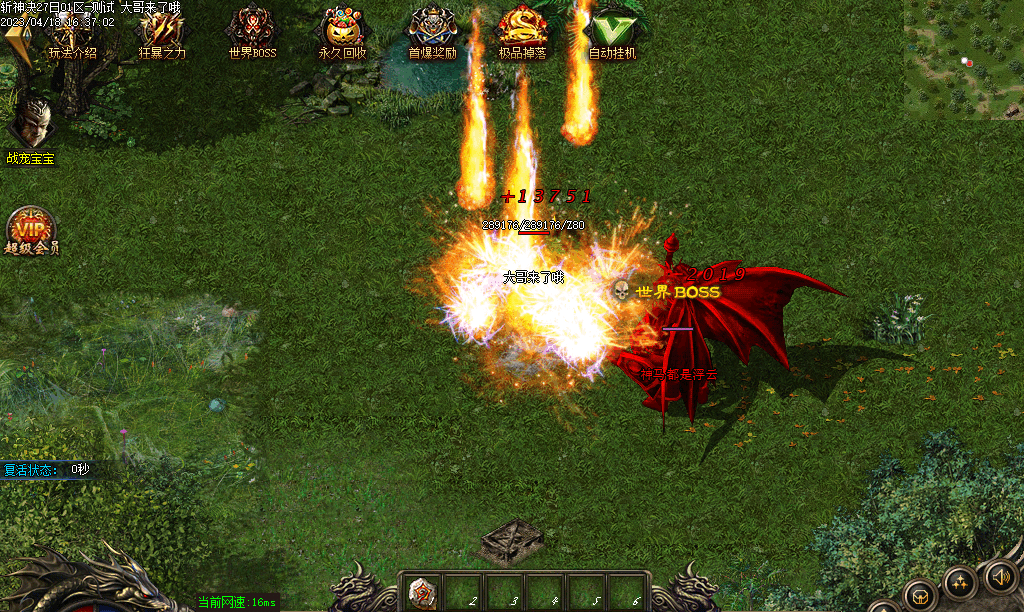
Task: Click the round three-dots button
Action: pos(960,584)
